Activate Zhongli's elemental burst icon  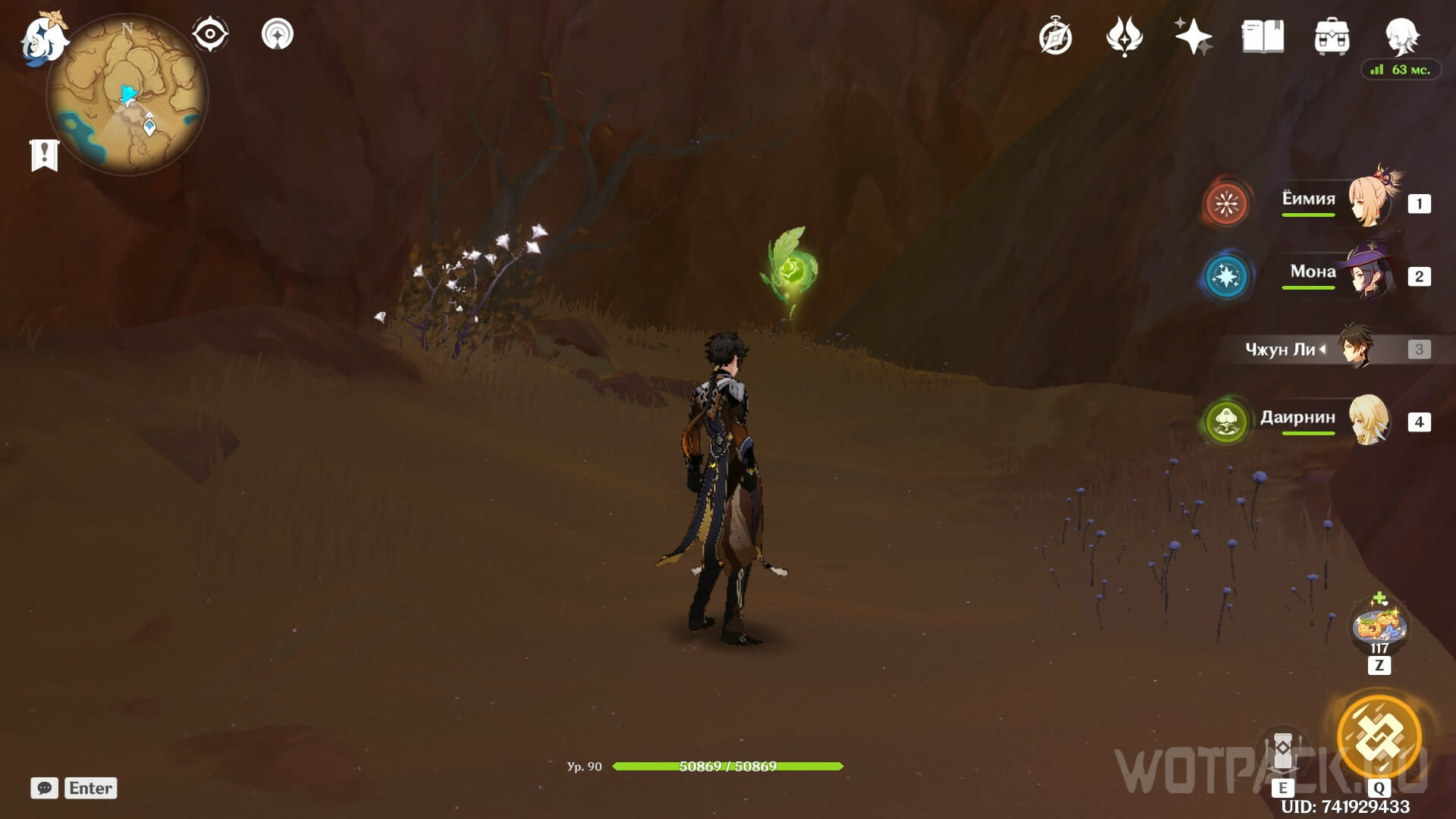(1379, 736)
